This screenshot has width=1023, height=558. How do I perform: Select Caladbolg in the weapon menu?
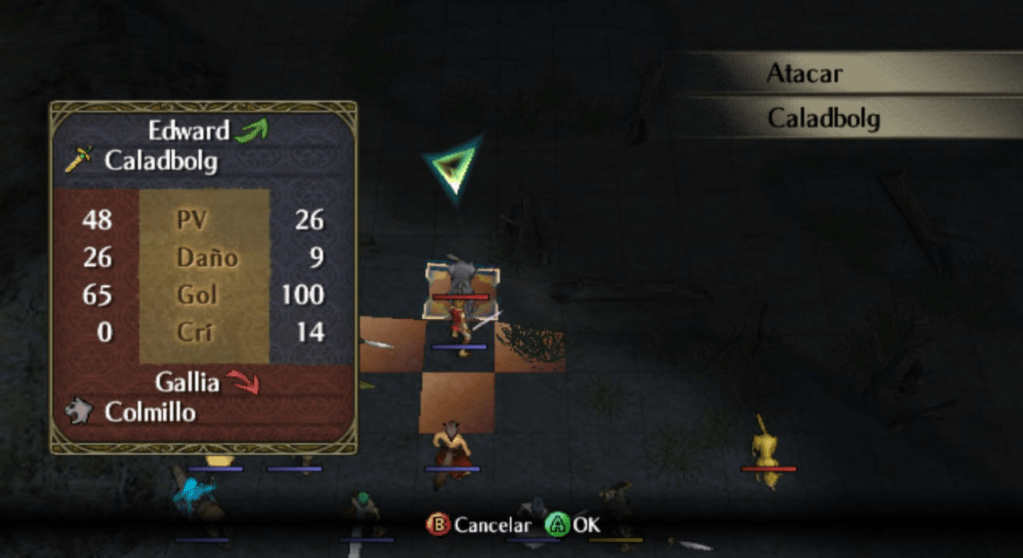click(823, 119)
